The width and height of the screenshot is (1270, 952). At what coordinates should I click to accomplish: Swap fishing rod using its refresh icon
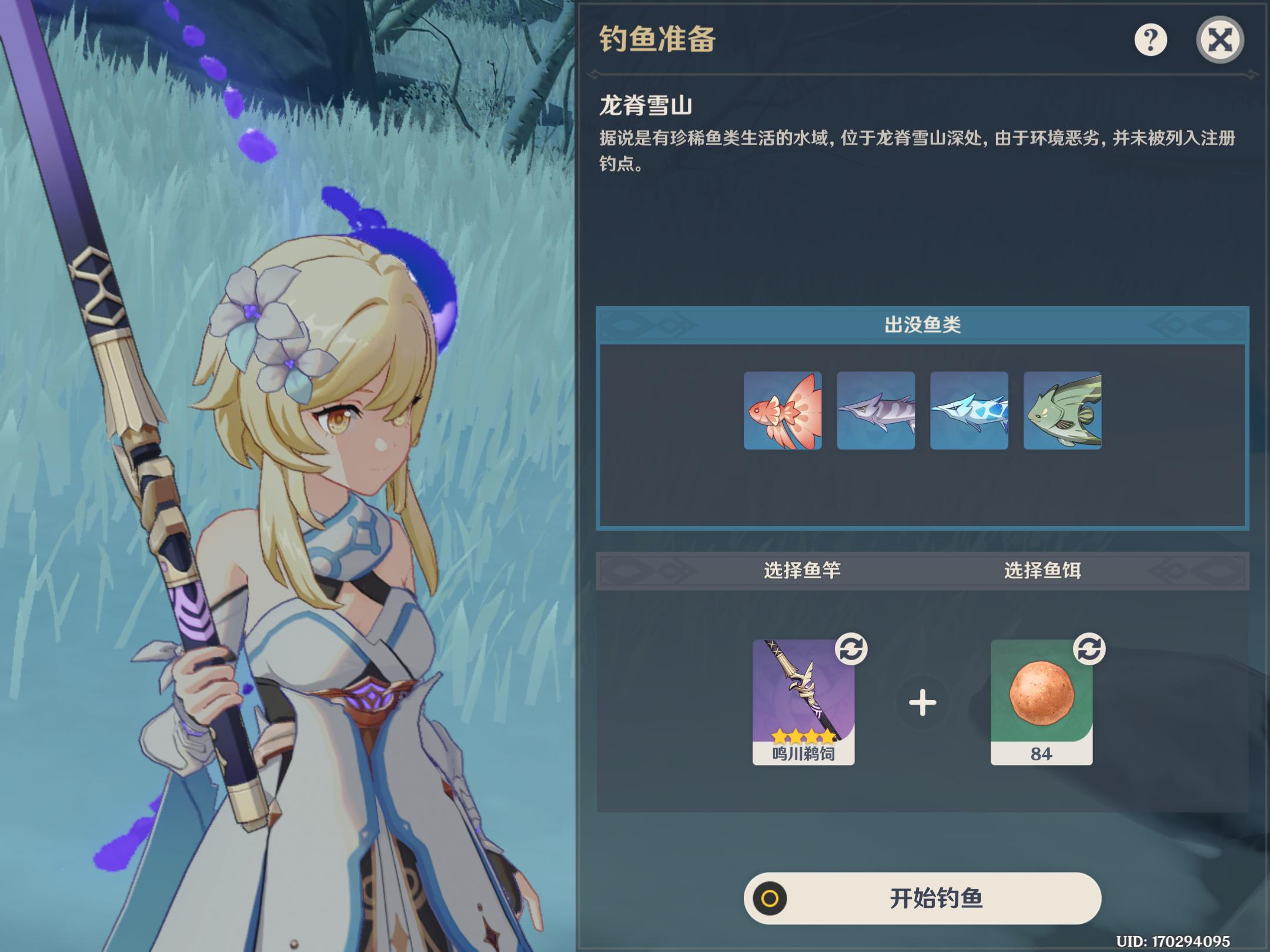[851, 649]
